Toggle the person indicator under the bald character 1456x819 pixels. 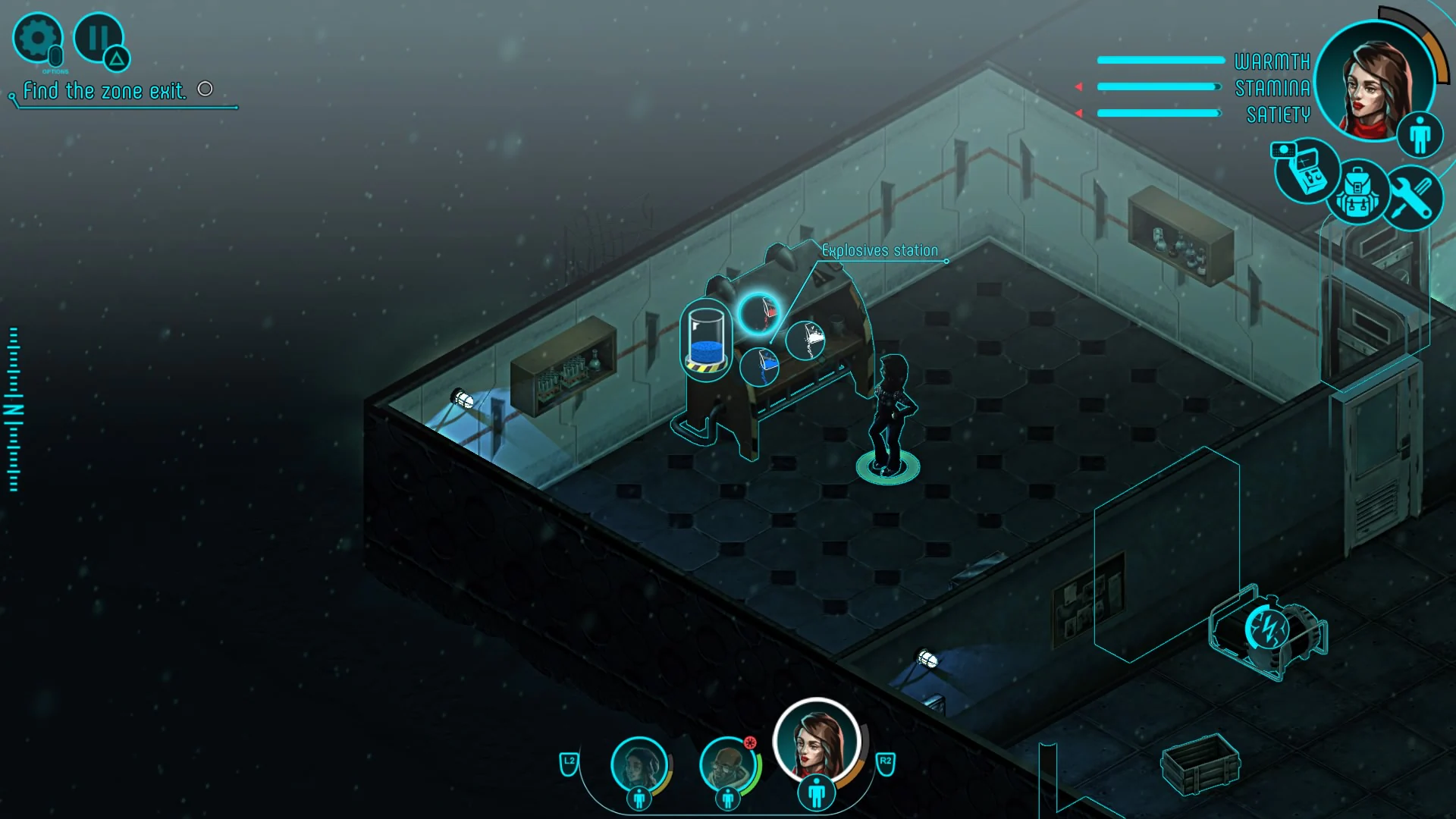coord(730,799)
